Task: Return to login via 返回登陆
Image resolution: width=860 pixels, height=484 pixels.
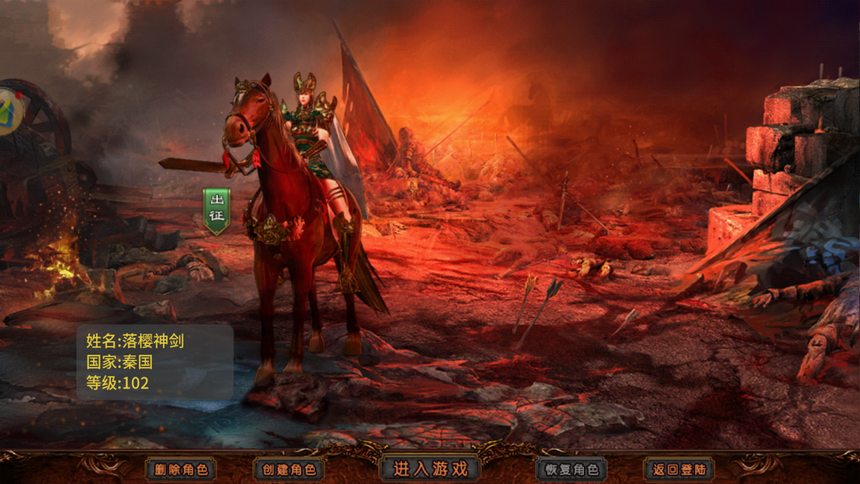Action: pos(679,468)
